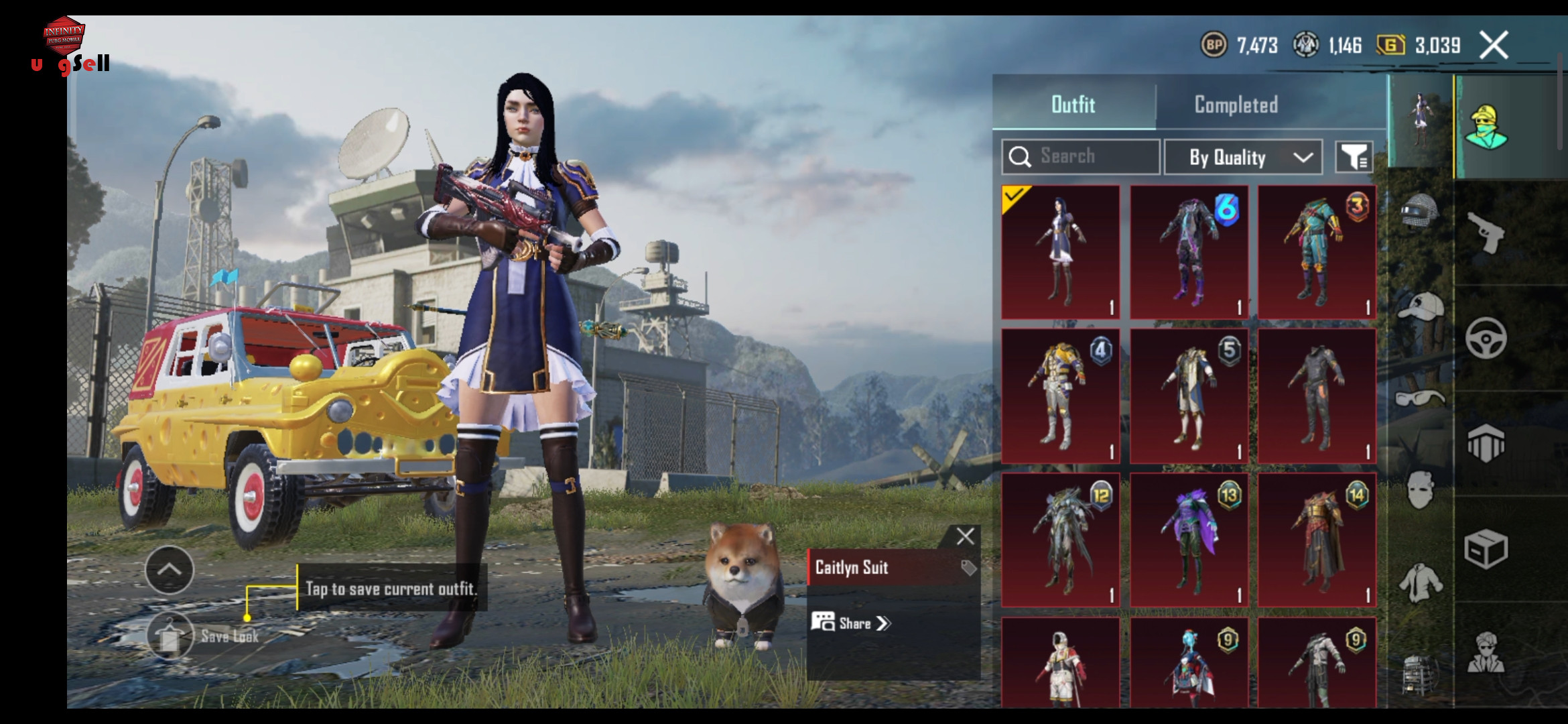Select the Outfit tab
The height and width of the screenshot is (724, 1568).
click(1073, 105)
